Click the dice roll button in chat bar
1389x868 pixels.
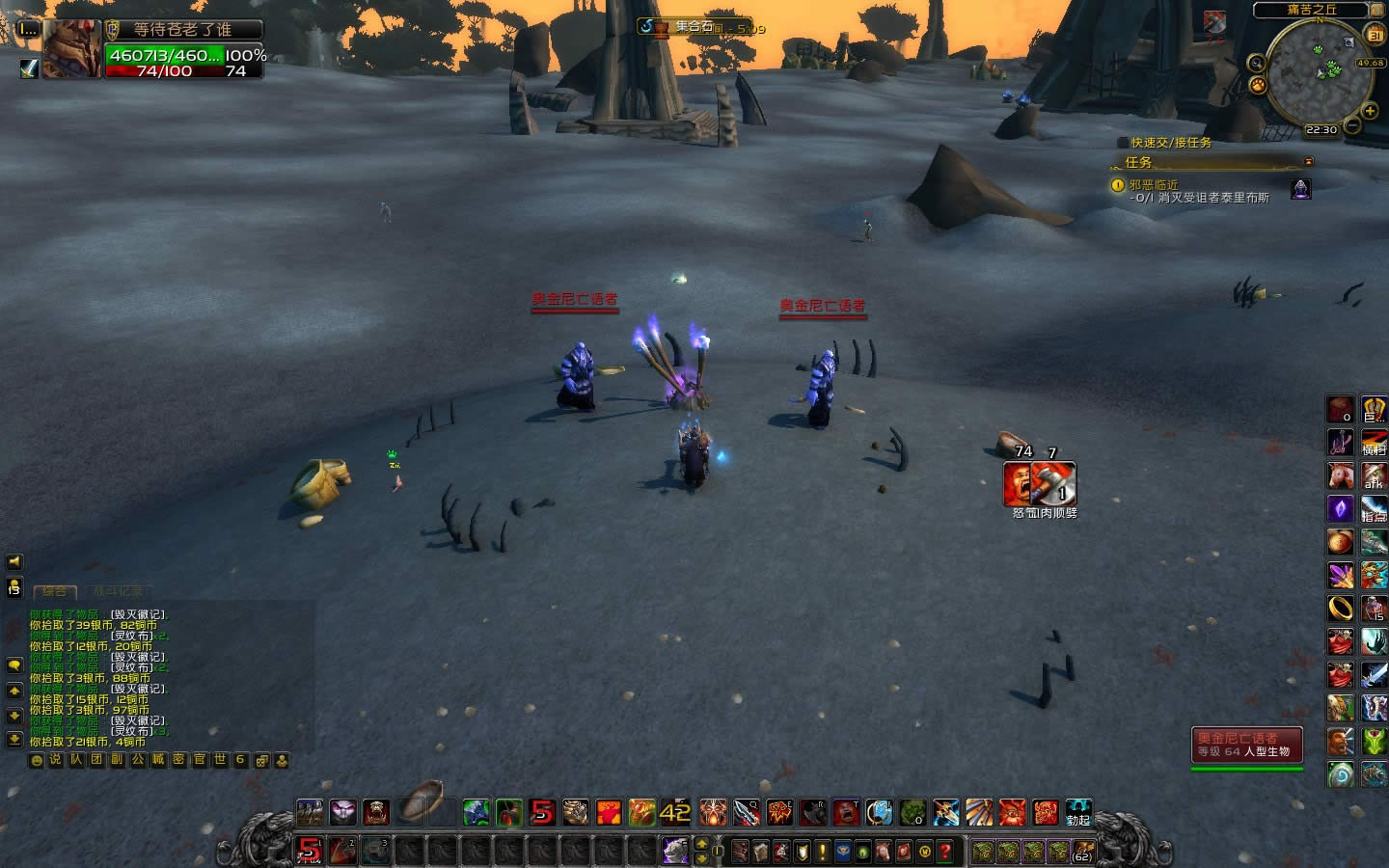click(261, 760)
